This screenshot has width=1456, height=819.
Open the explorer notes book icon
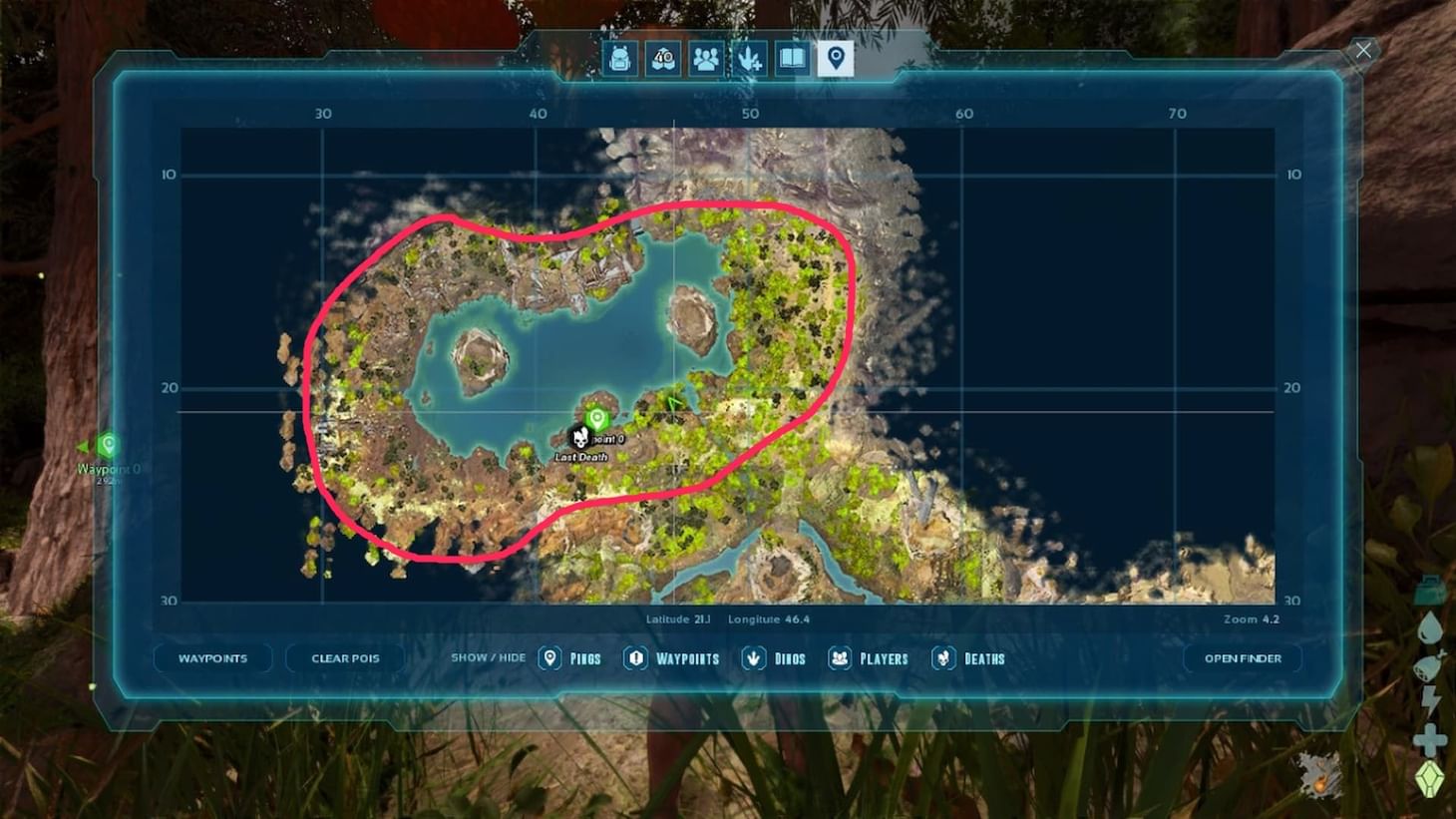click(x=791, y=59)
